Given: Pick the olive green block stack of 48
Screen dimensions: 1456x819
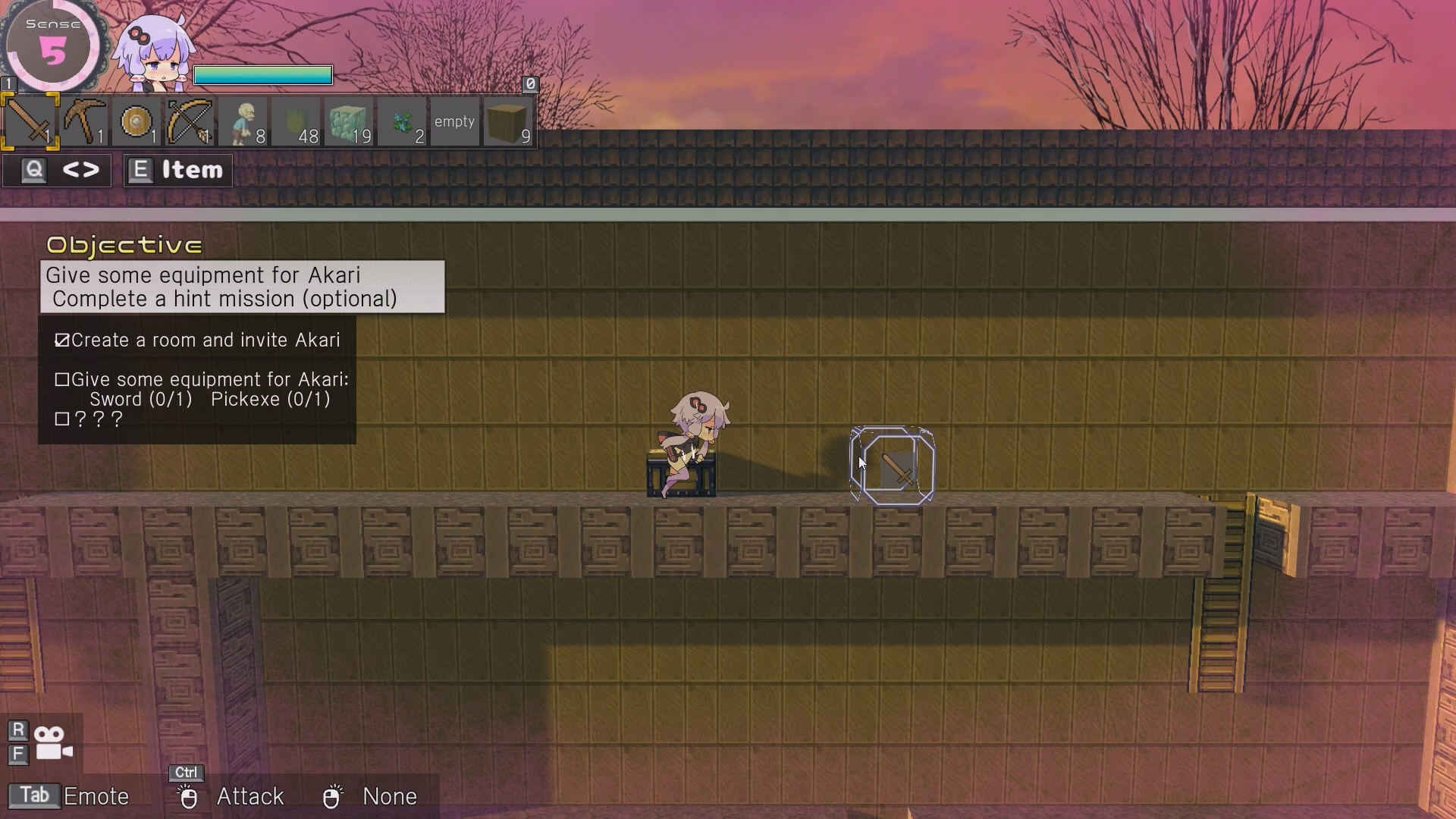Looking at the screenshot, I should click(296, 121).
